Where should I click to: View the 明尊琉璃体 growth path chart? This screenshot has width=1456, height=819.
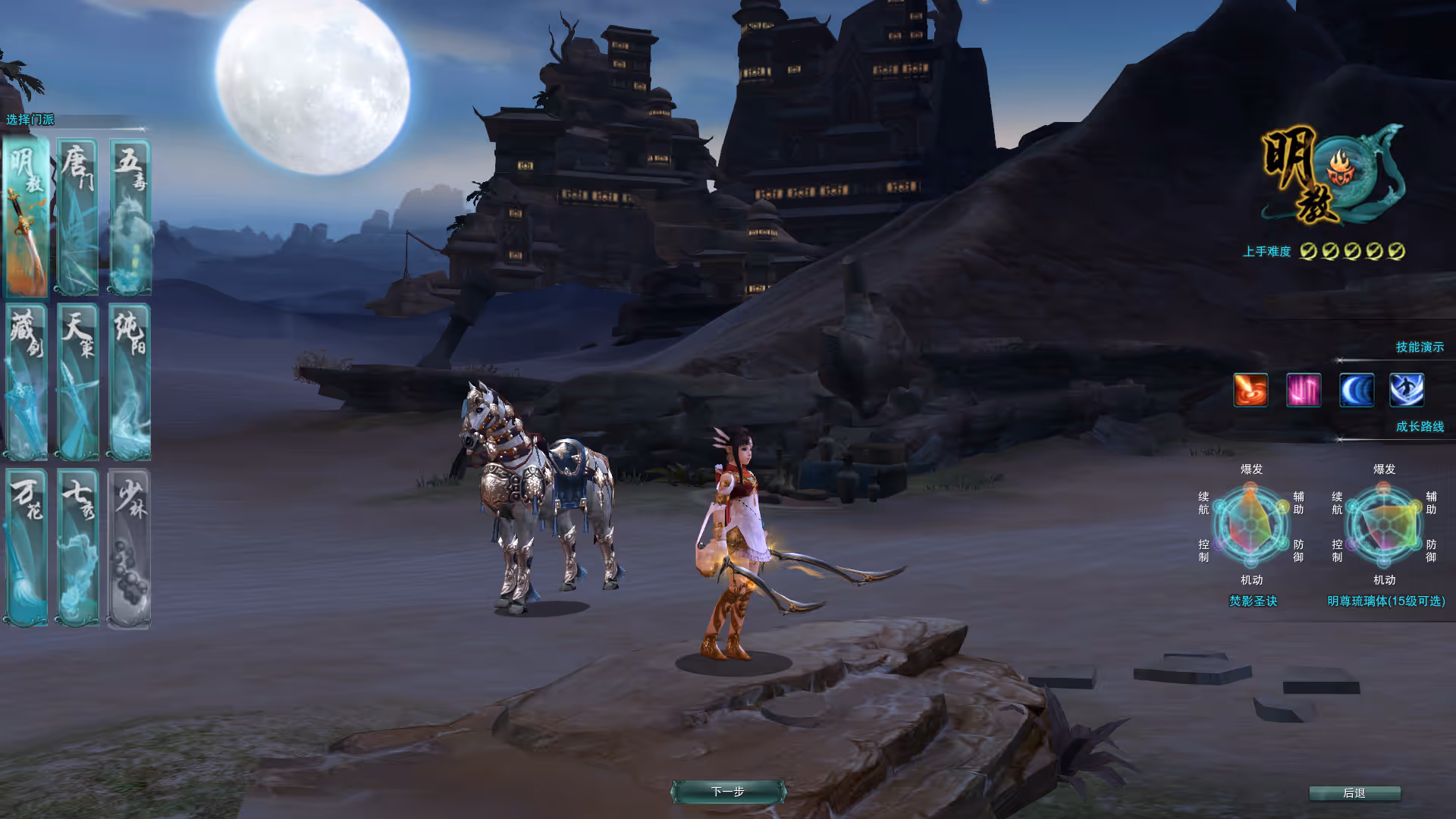click(1384, 525)
